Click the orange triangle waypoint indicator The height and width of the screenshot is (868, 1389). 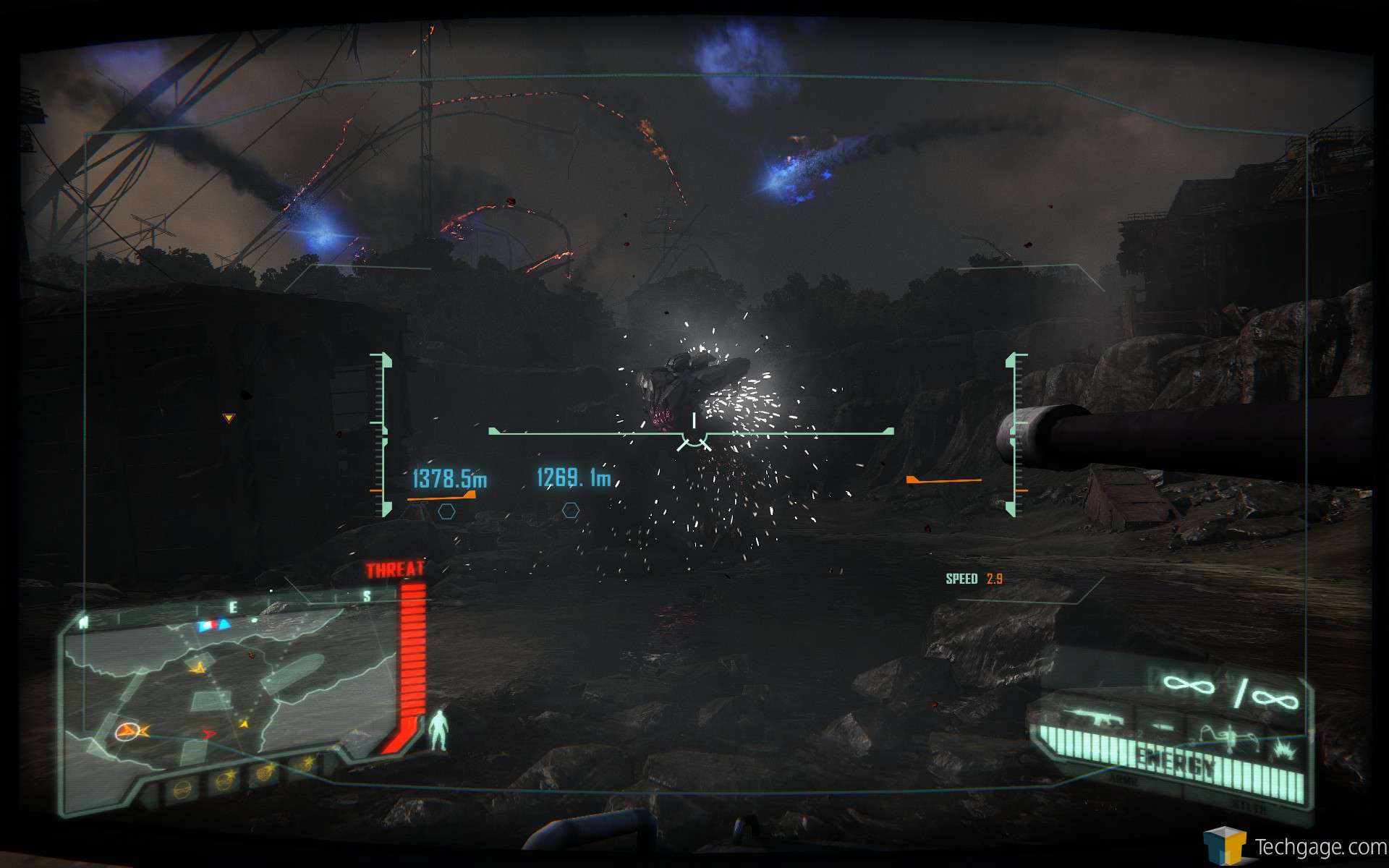229,418
